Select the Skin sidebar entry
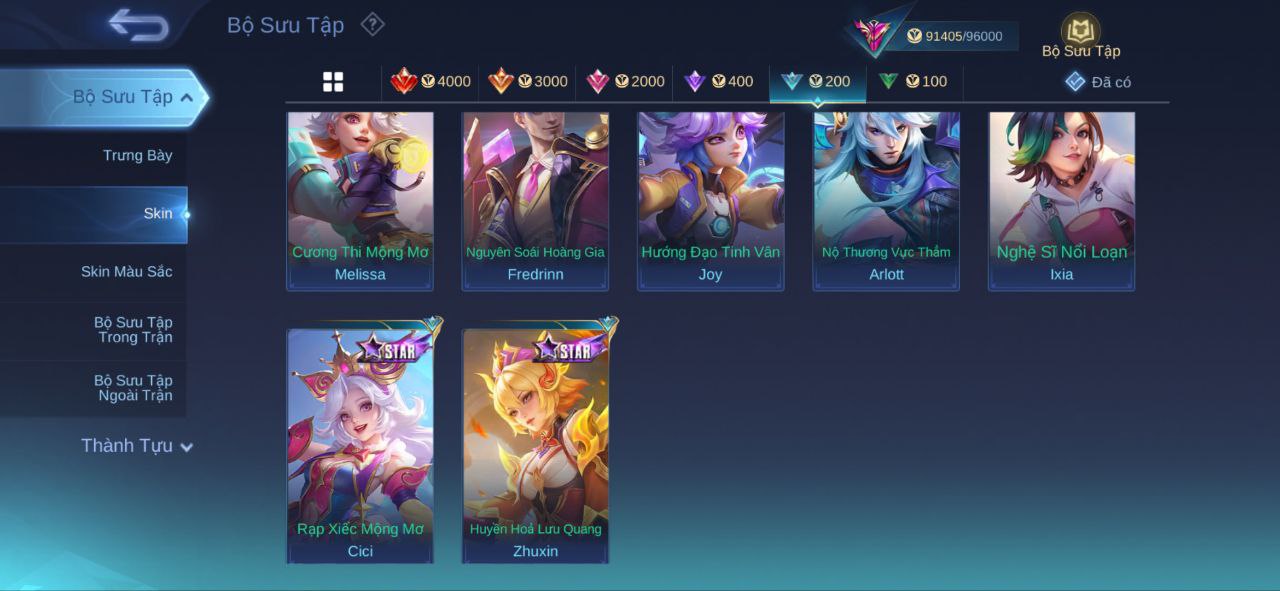 pyautogui.click(x=157, y=213)
